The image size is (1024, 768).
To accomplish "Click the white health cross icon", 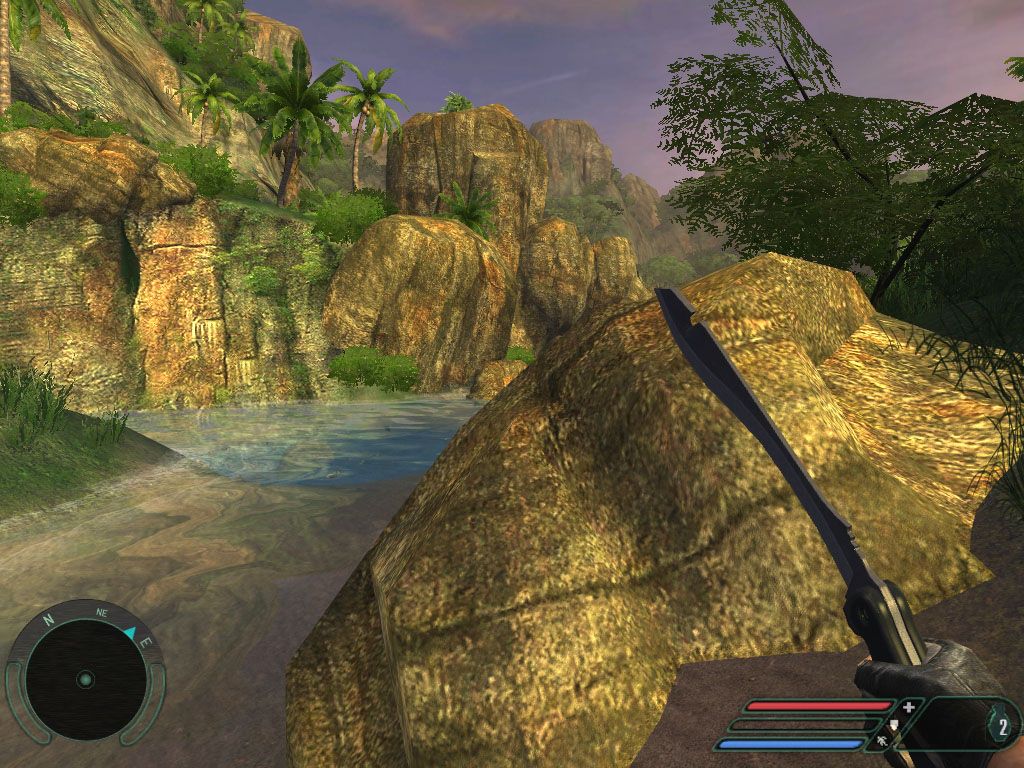I will pyautogui.click(x=908, y=707).
